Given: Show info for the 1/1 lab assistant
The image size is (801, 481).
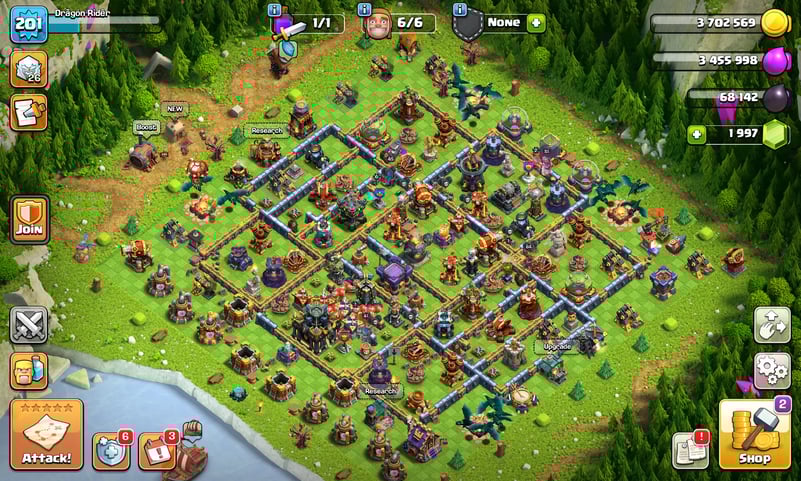Looking at the screenshot, I should coord(275,10).
